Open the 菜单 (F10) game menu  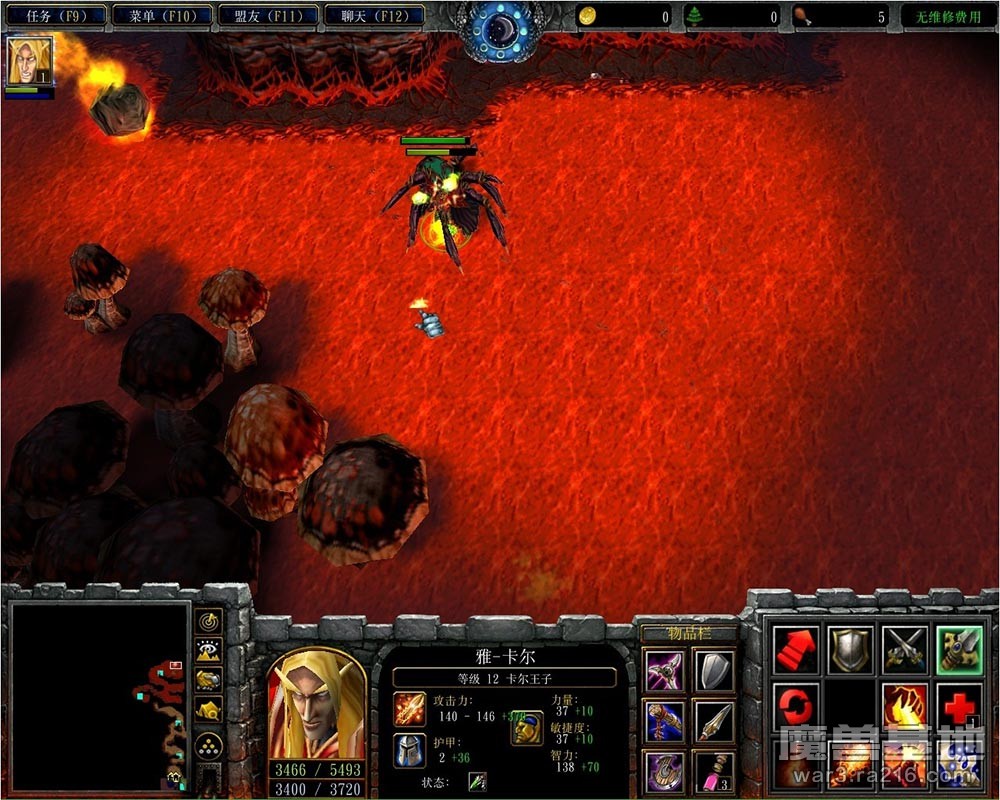pyautogui.click(x=162, y=16)
